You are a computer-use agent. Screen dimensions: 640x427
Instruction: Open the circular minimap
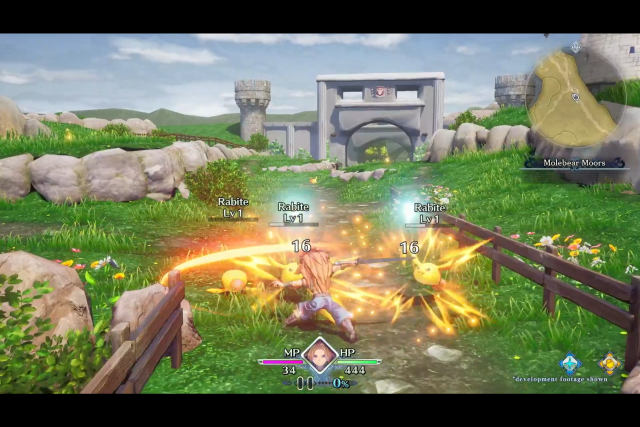click(x=574, y=98)
